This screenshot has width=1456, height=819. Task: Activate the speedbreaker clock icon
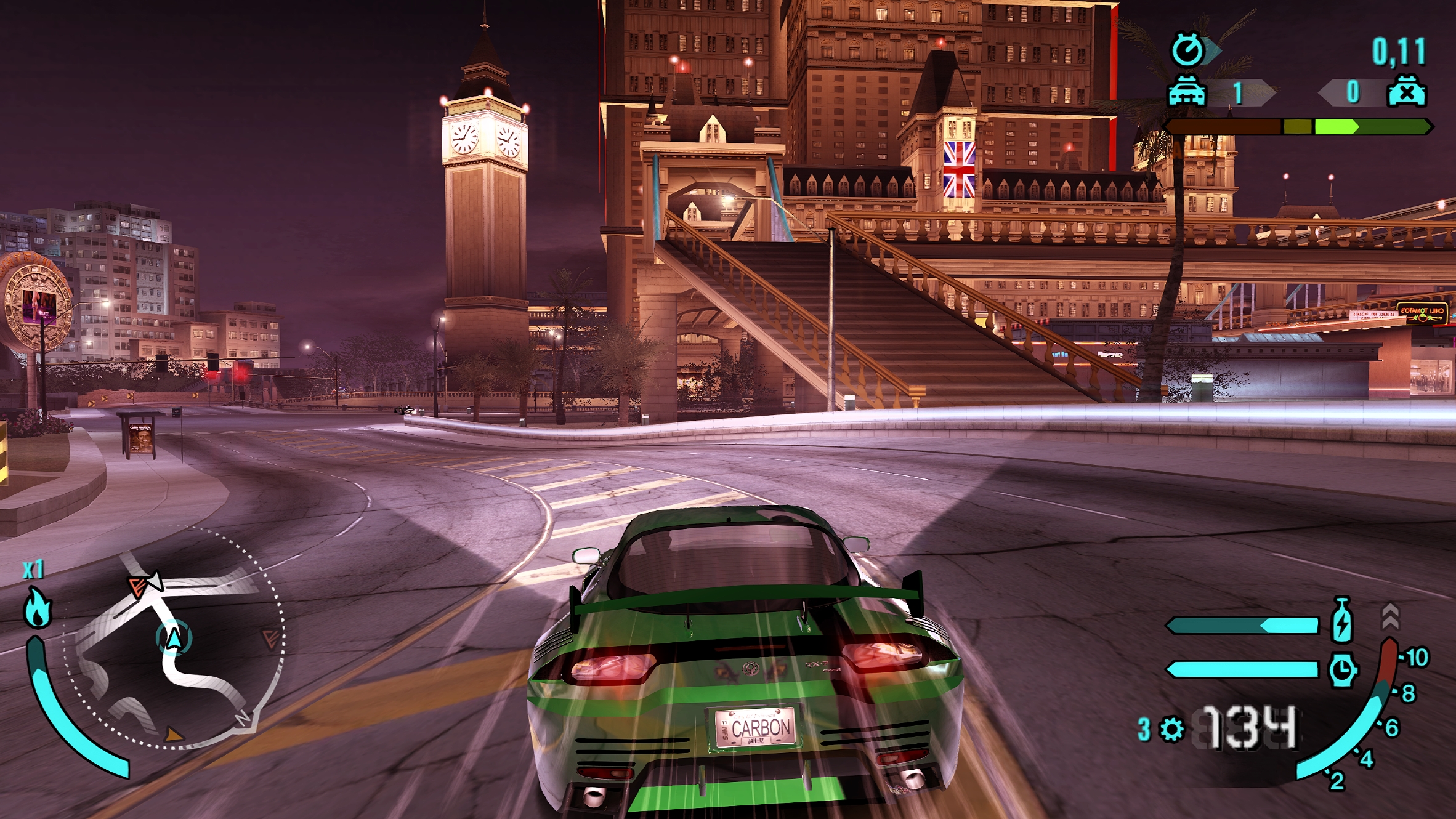[1342, 669]
